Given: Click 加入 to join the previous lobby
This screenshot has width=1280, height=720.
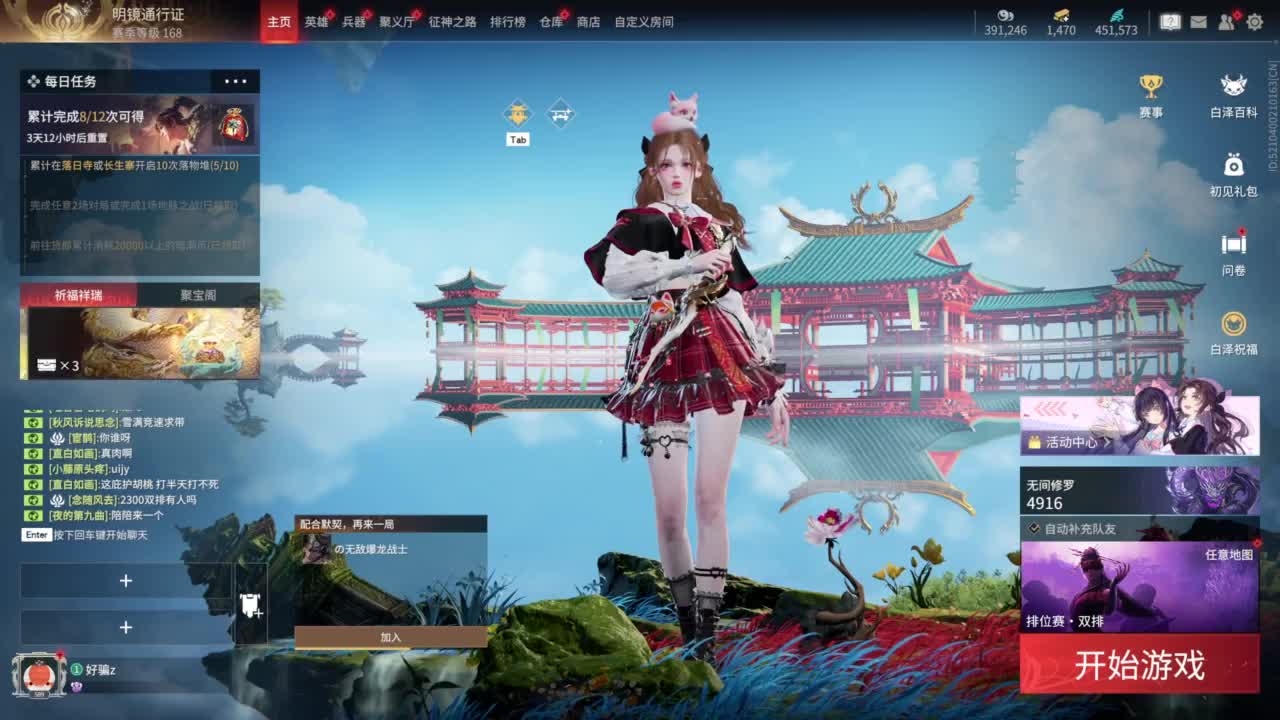Looking at the screenshot, I should tap(388, 637).
